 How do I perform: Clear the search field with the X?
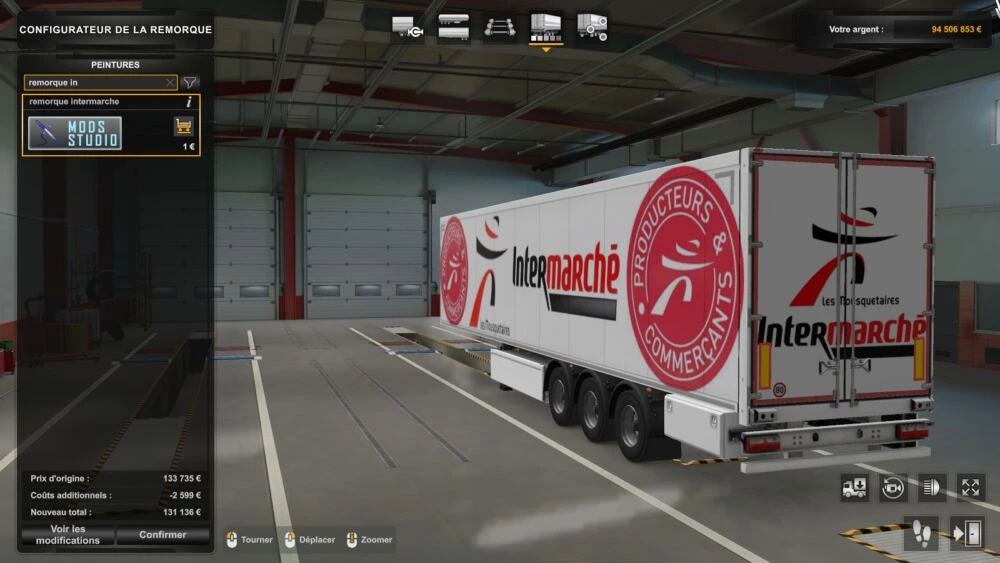pos(170,82)
